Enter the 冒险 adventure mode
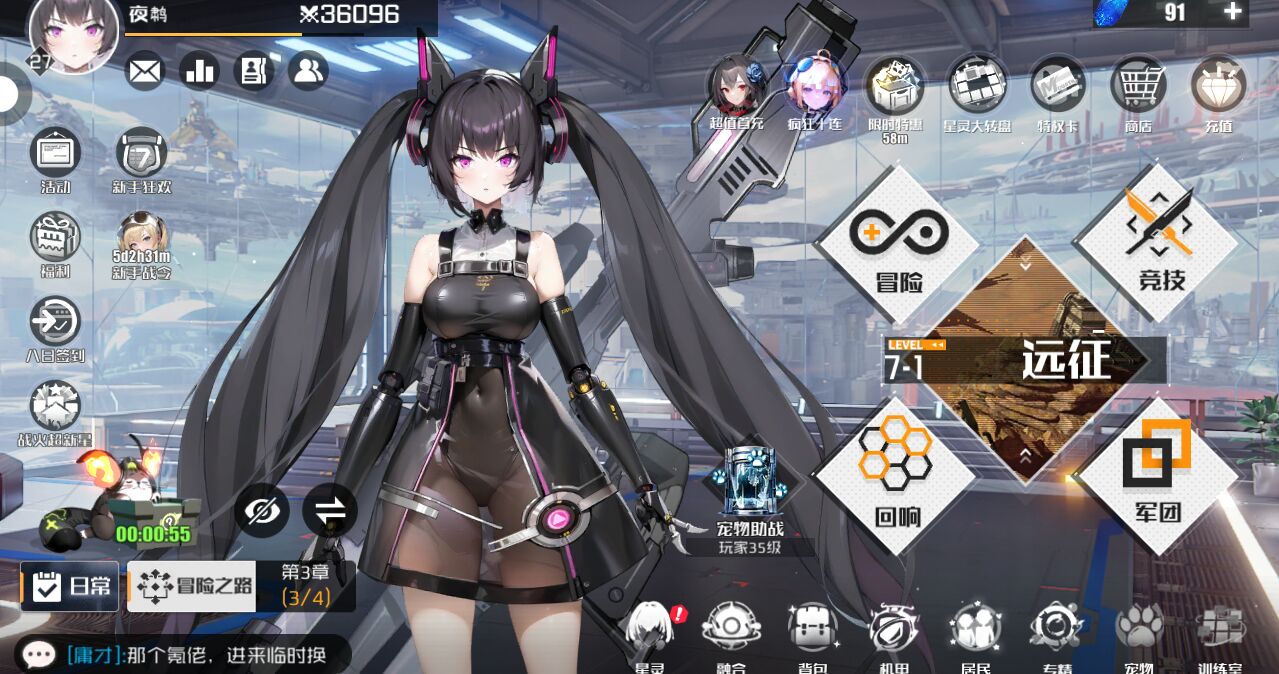1279x674 pixels. 897,245
